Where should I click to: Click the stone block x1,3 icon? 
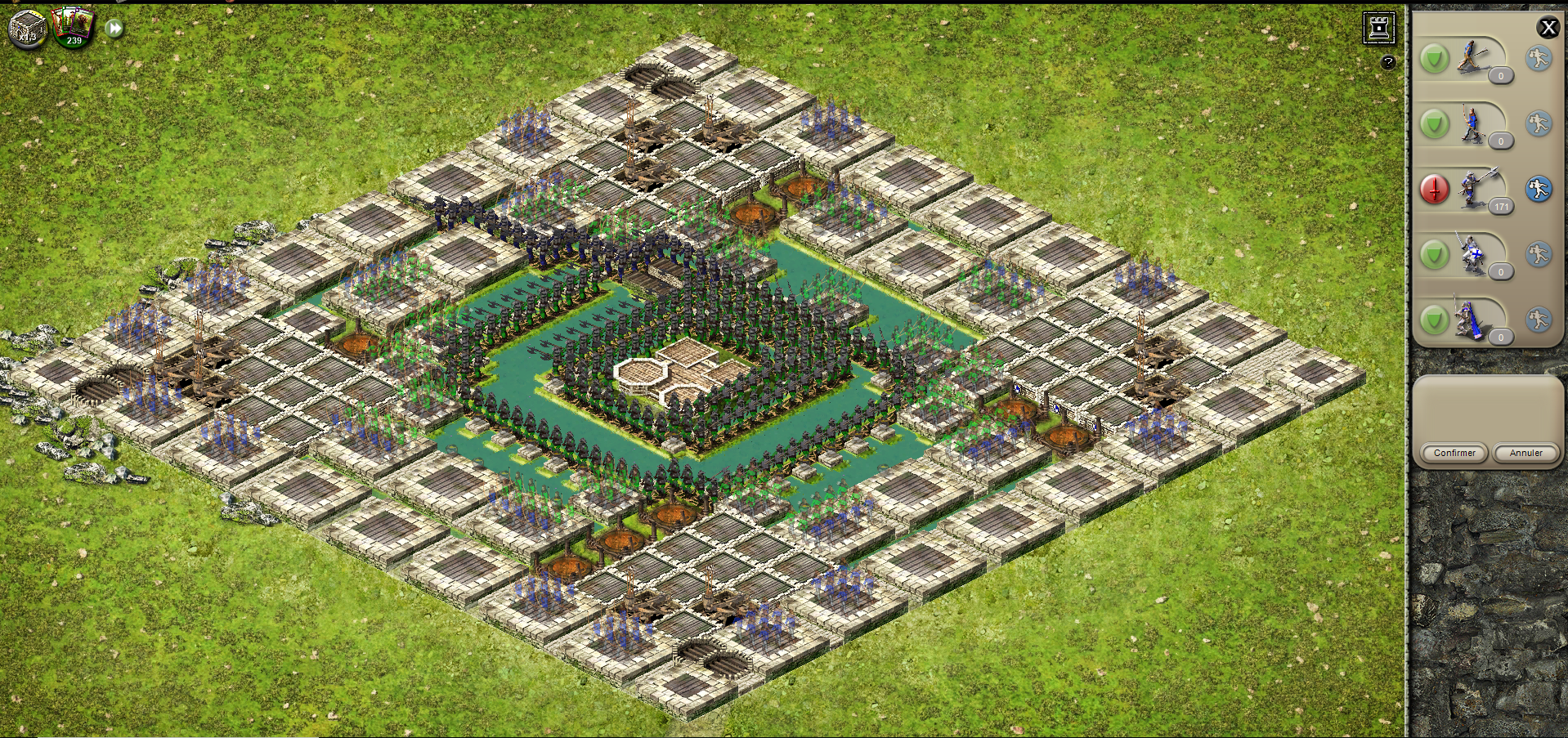pyautogui.click(x=28, y=28)
